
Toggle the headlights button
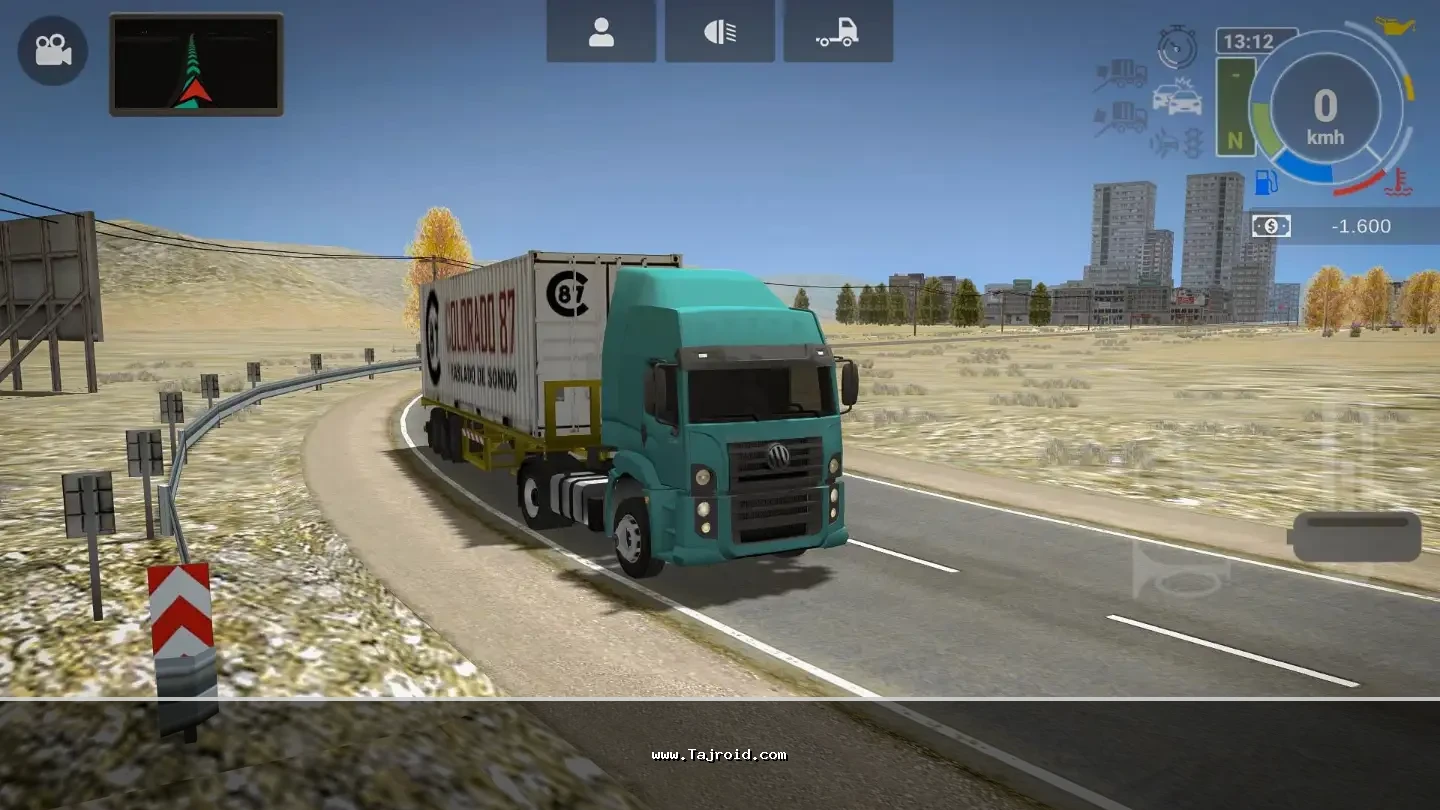coord(720,32)
